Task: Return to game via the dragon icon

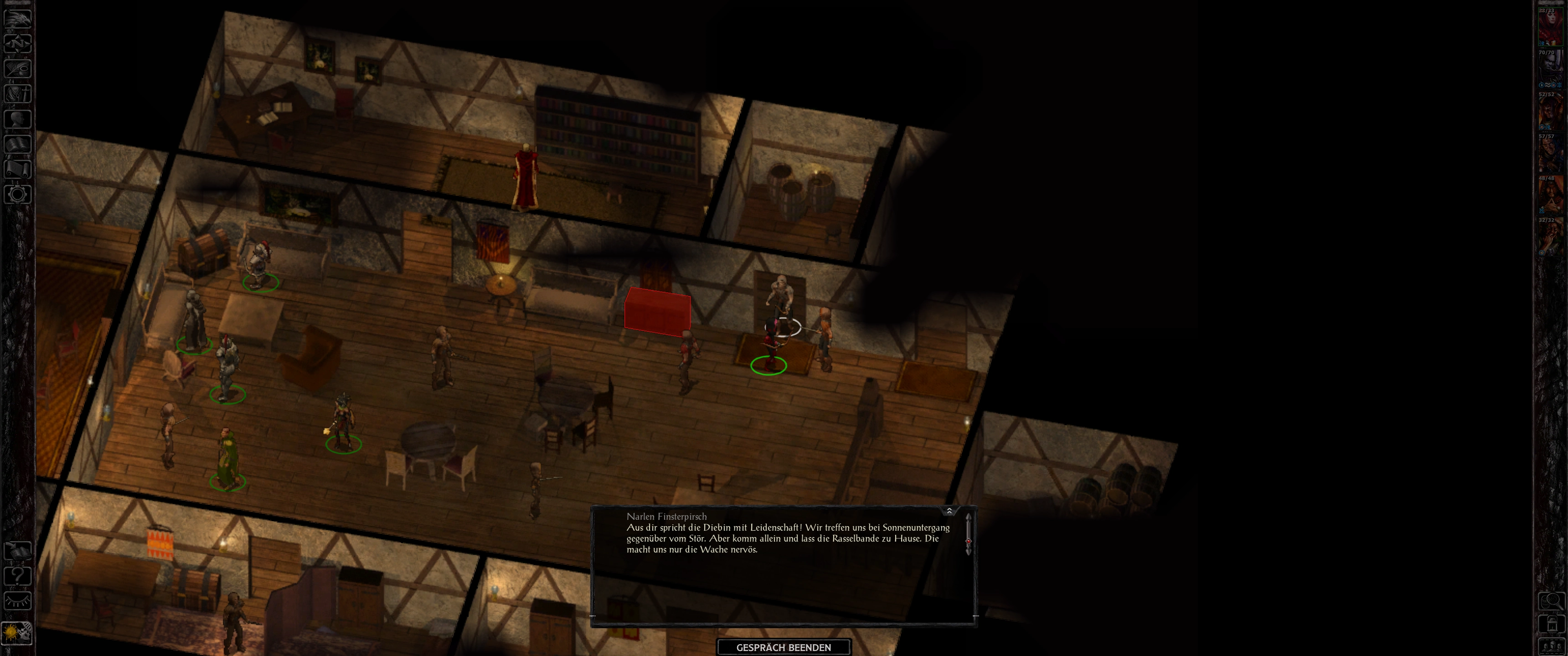Action: coord(17,18)
